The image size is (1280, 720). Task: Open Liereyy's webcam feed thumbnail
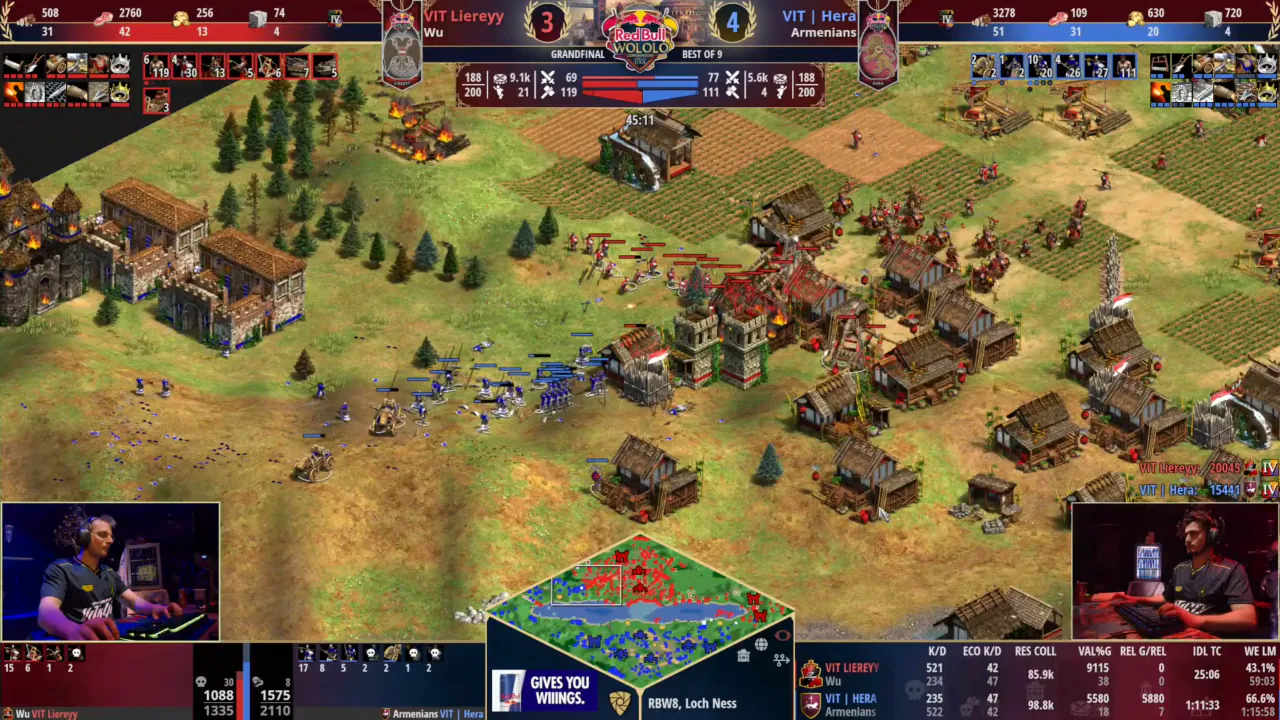pos(110,571)
